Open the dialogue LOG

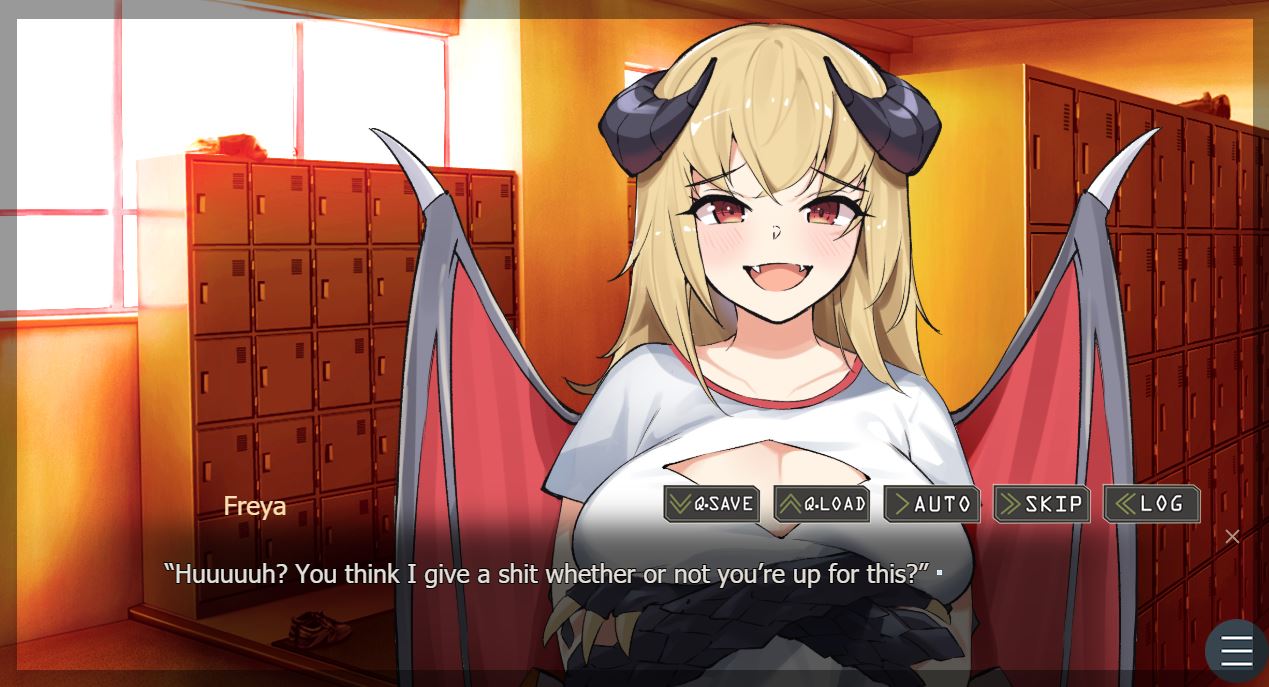[x=1151, y=504]
